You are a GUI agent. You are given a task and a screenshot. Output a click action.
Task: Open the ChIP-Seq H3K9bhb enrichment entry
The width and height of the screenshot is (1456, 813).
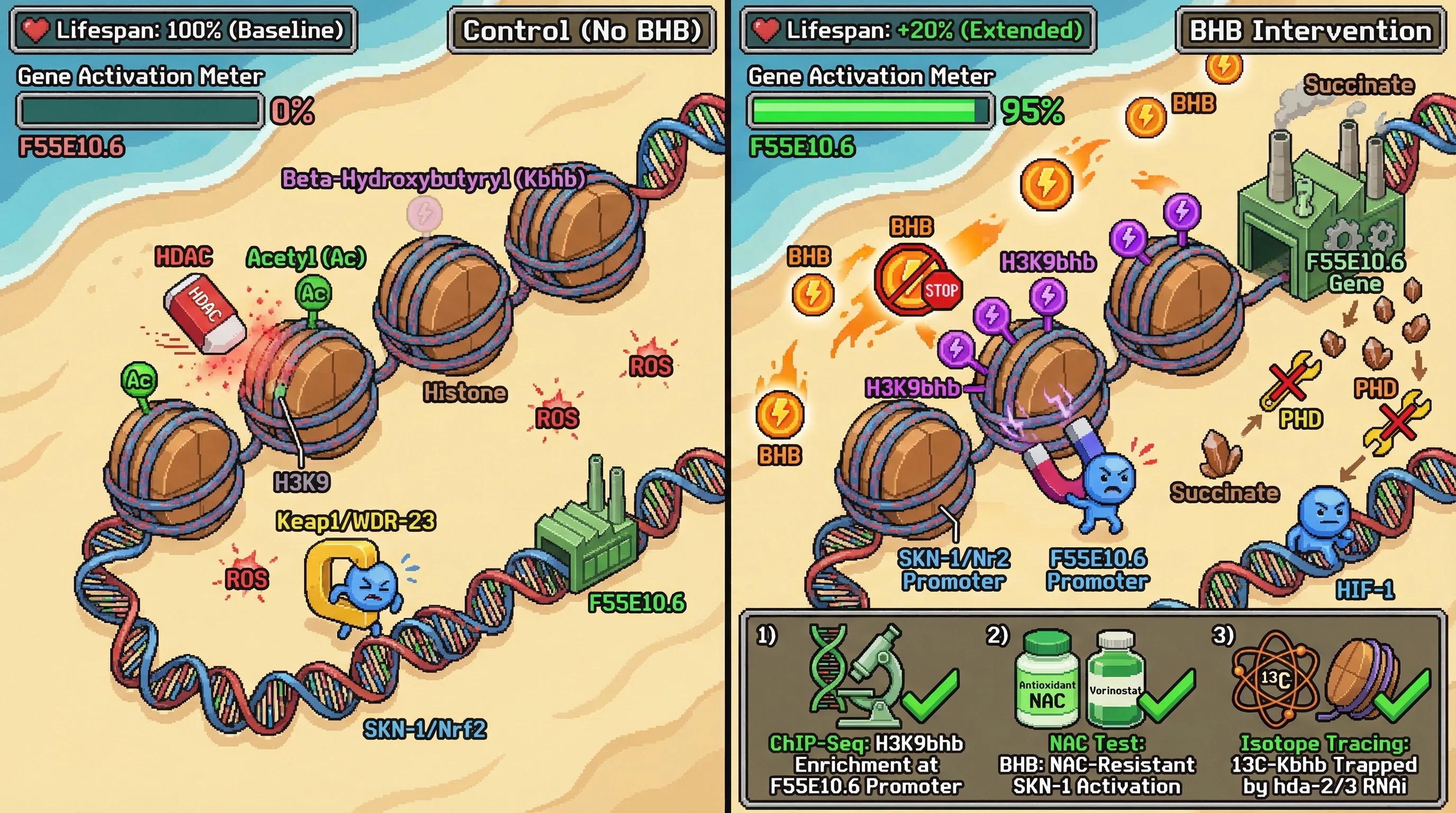tap(866, 764)
